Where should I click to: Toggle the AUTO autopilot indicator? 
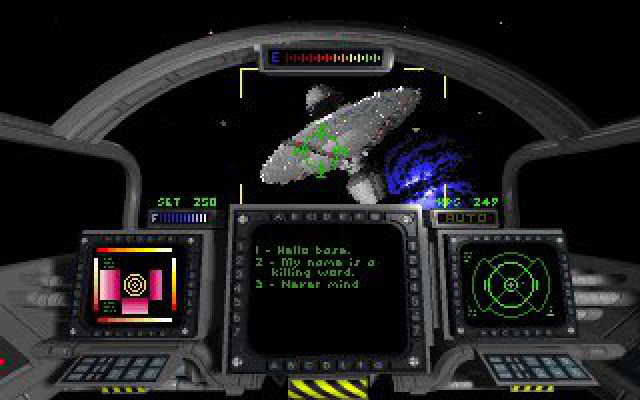pyautogui.click(x=453, y=216)
